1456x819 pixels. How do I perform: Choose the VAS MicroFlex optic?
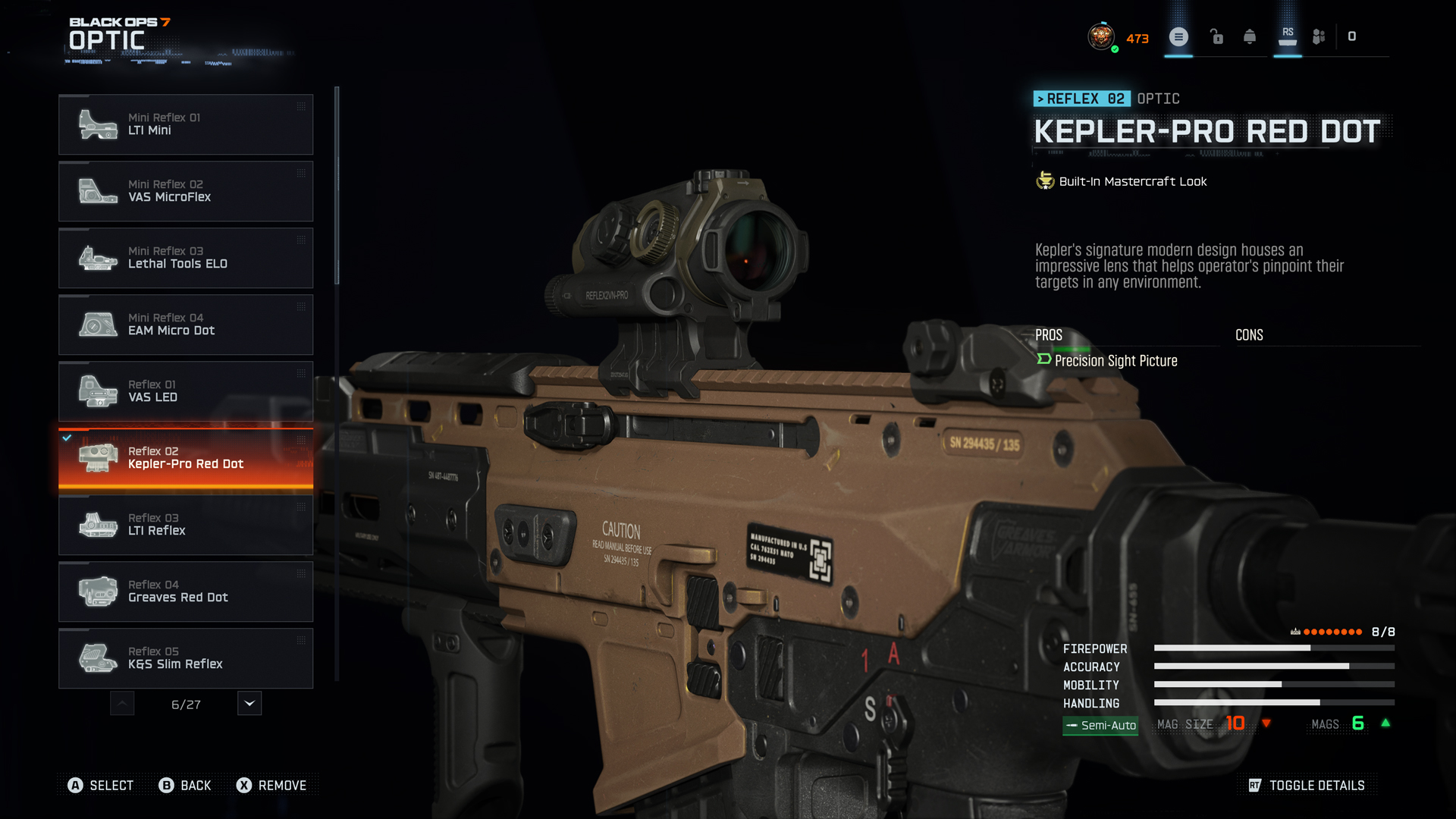click(186, 191)
